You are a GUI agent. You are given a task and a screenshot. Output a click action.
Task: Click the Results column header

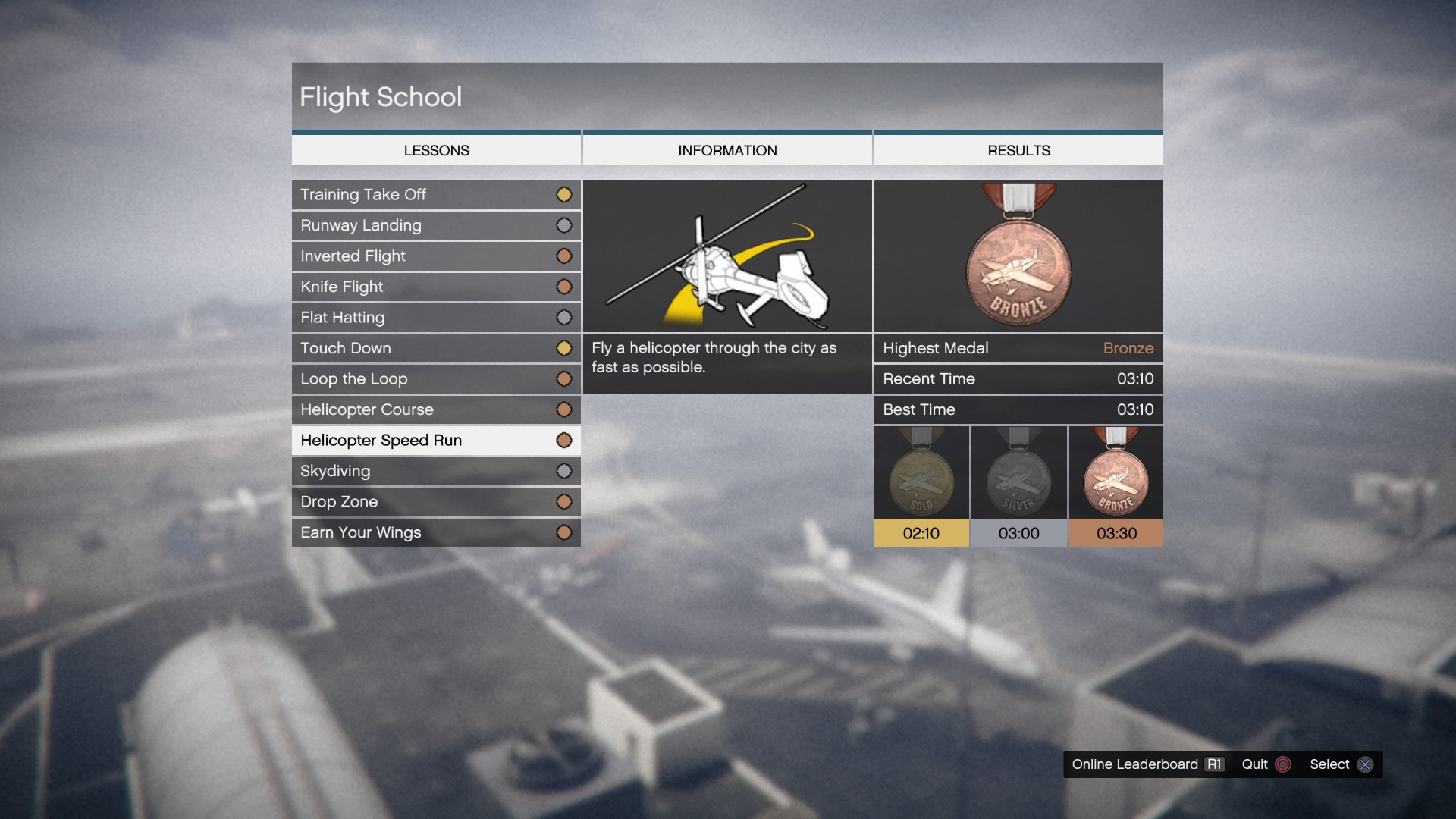pyautogui.click(x=1018, y=150)
